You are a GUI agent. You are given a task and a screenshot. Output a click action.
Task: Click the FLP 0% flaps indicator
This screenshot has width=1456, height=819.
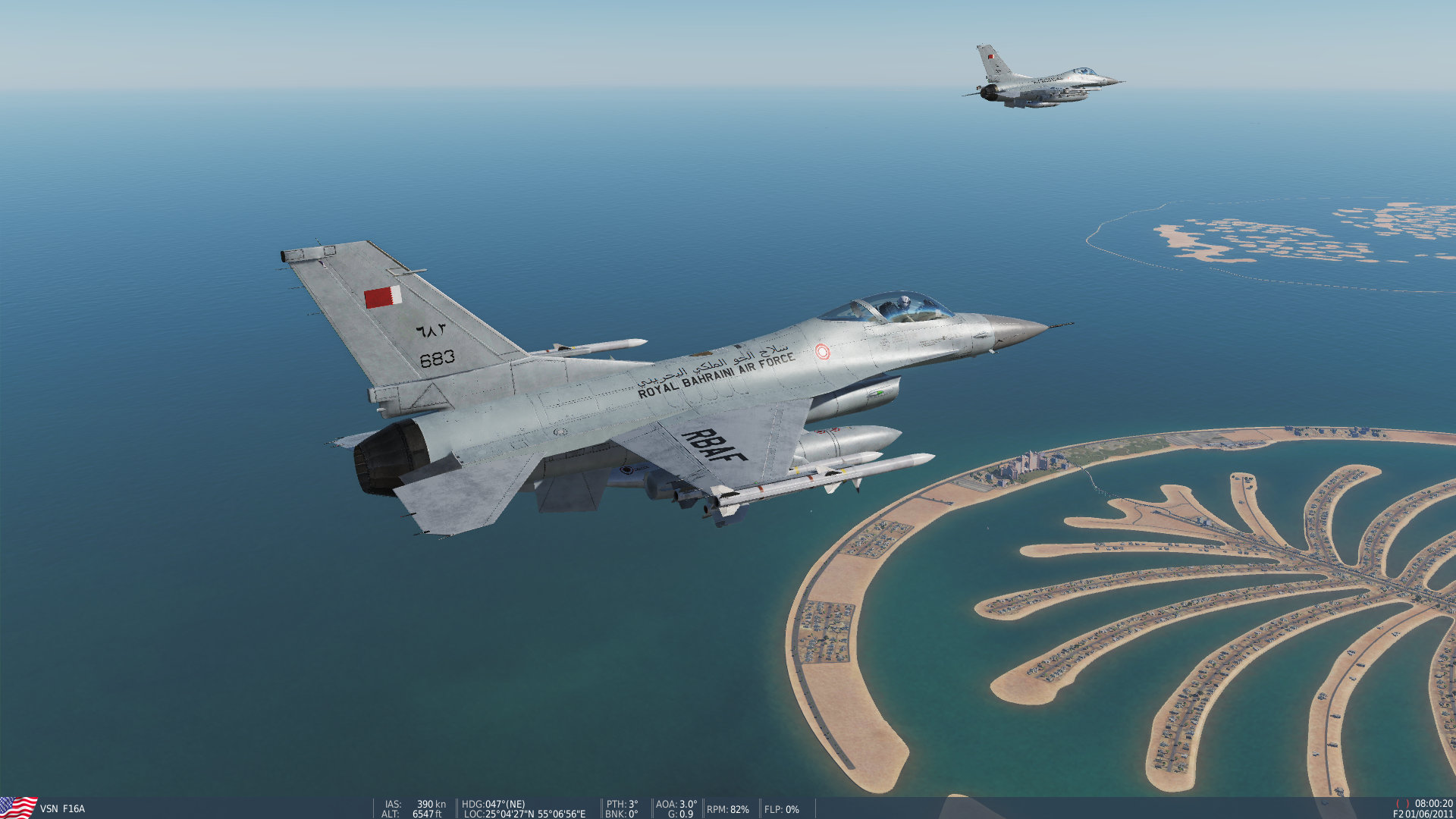781,809
